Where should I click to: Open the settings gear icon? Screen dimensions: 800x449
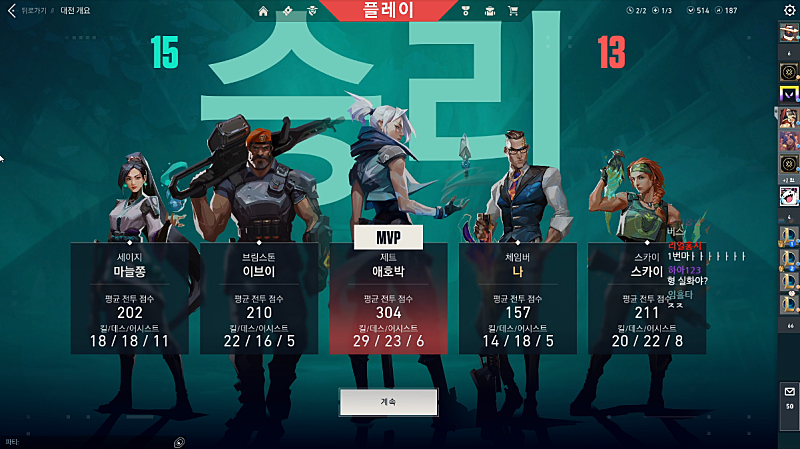(x=788, y=11)
